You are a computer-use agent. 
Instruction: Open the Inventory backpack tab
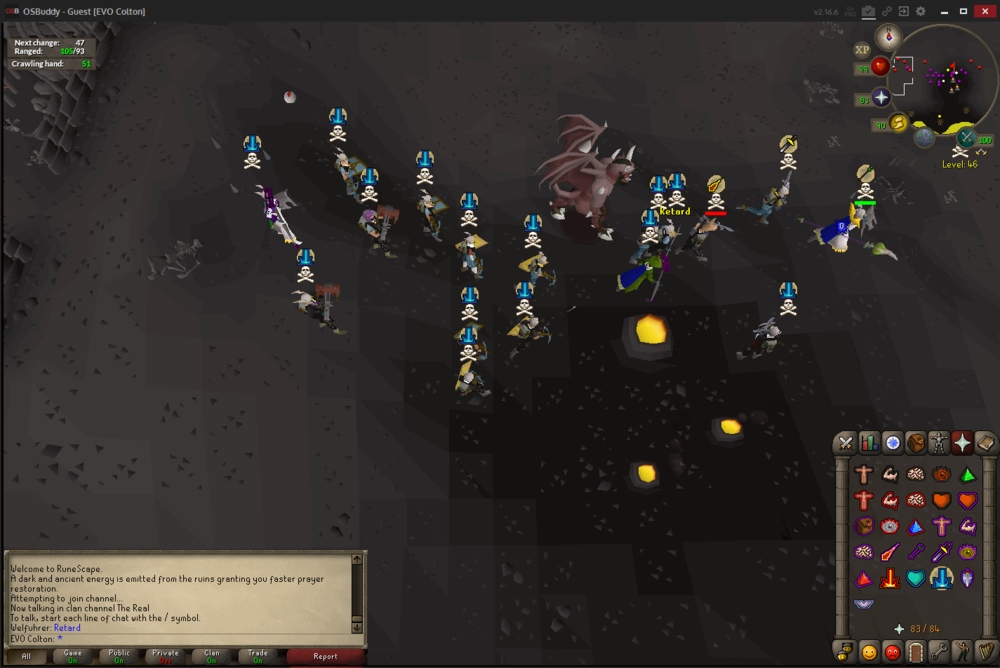point(916,442)
